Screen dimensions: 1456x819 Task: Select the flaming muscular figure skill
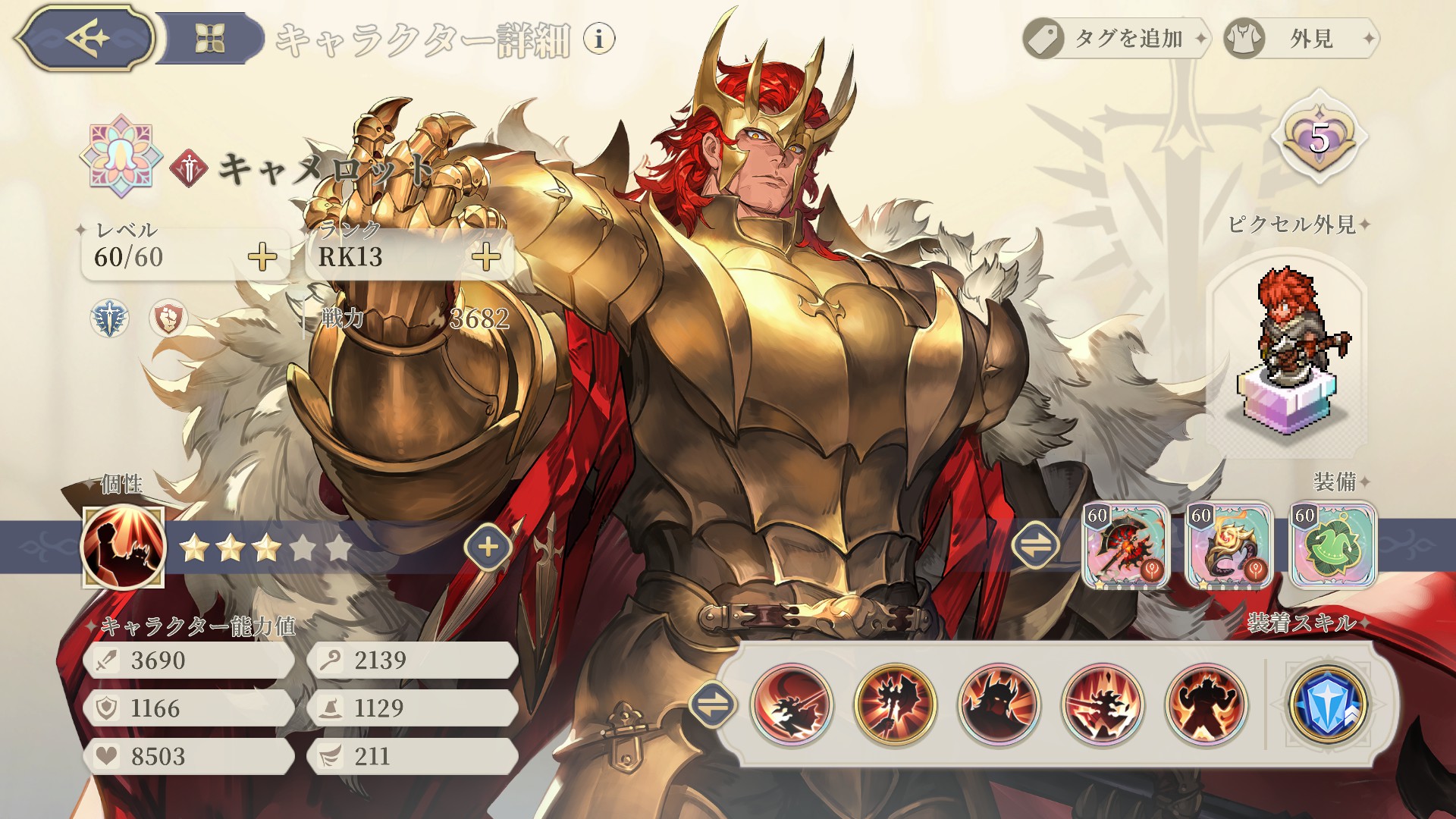pyautogui.click(x=1206, y=704)
